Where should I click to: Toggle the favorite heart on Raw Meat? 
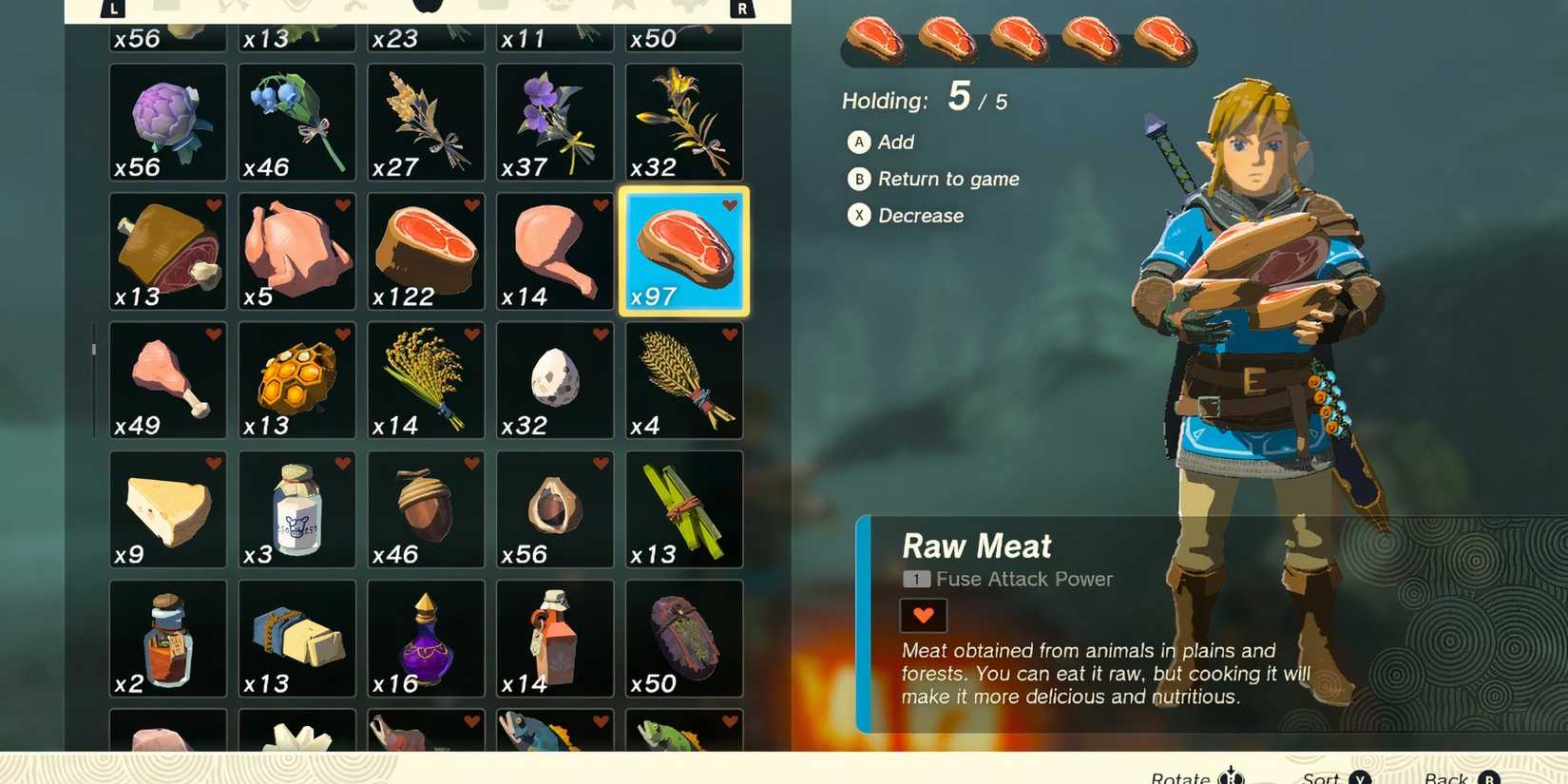[x=730, y=203]
